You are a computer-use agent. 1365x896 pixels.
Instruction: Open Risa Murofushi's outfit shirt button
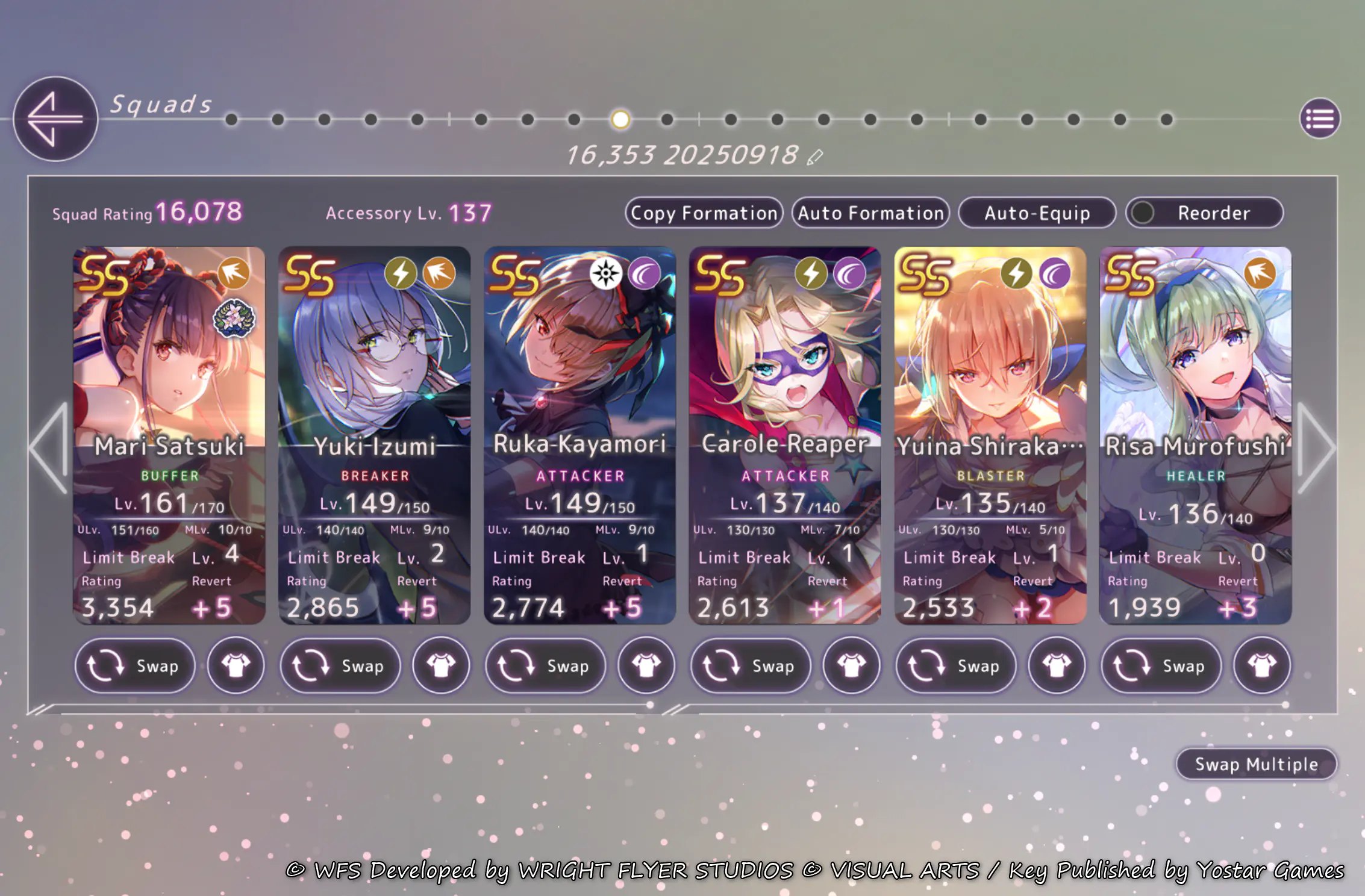point(1262,666)
